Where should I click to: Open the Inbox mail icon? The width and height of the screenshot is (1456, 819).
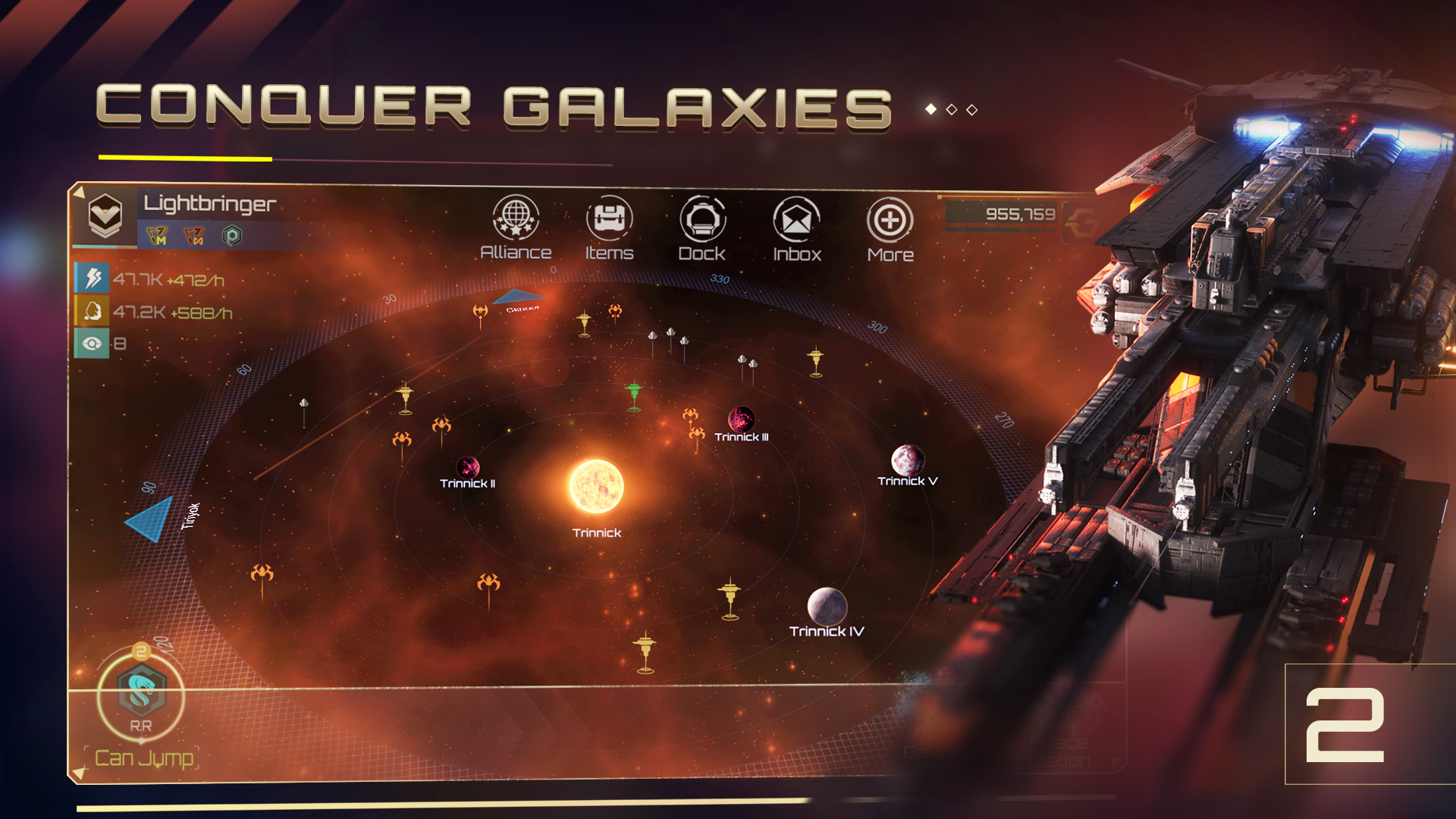797,221
